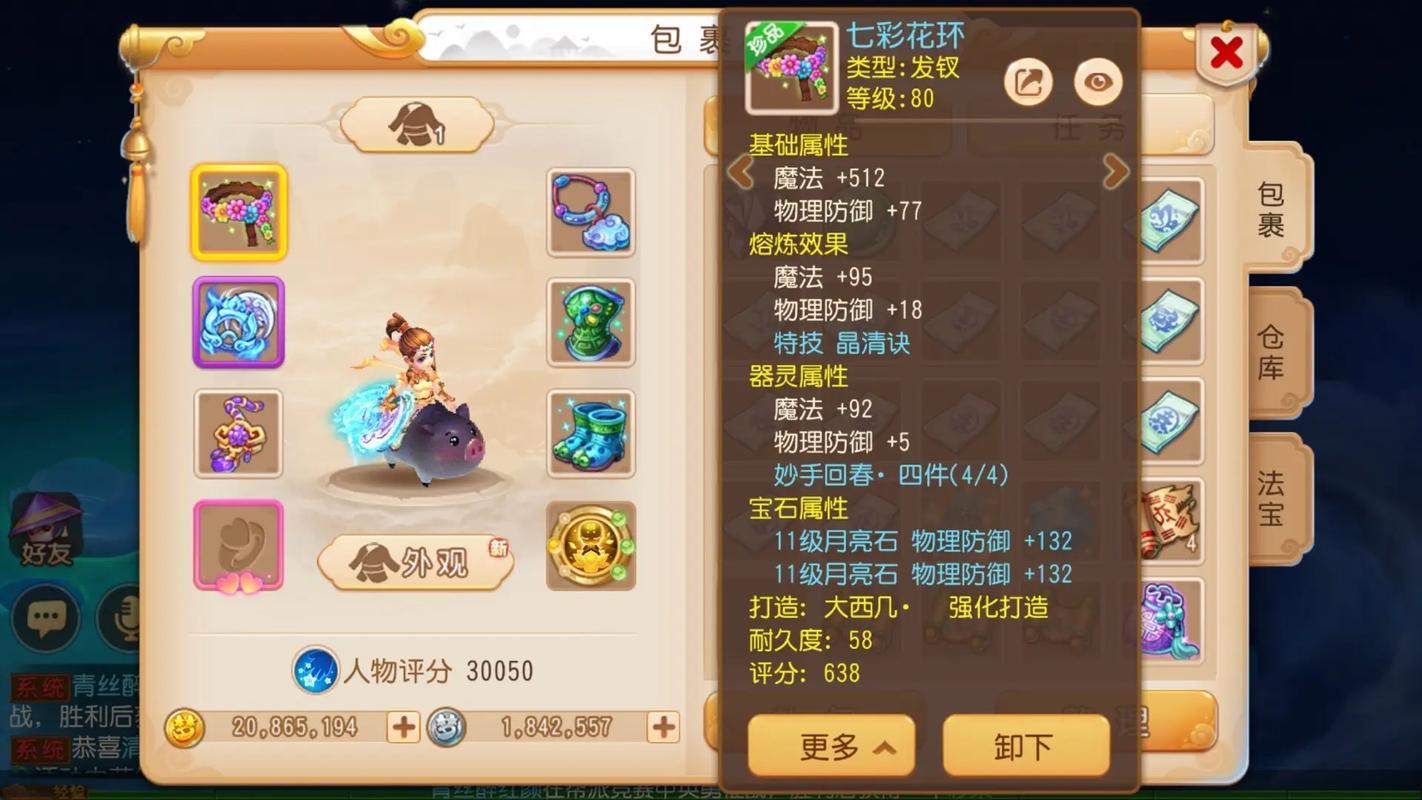Click the left arrow to view previous equipment
Screen dimensions: 1422x800
[x=741, y=172]
